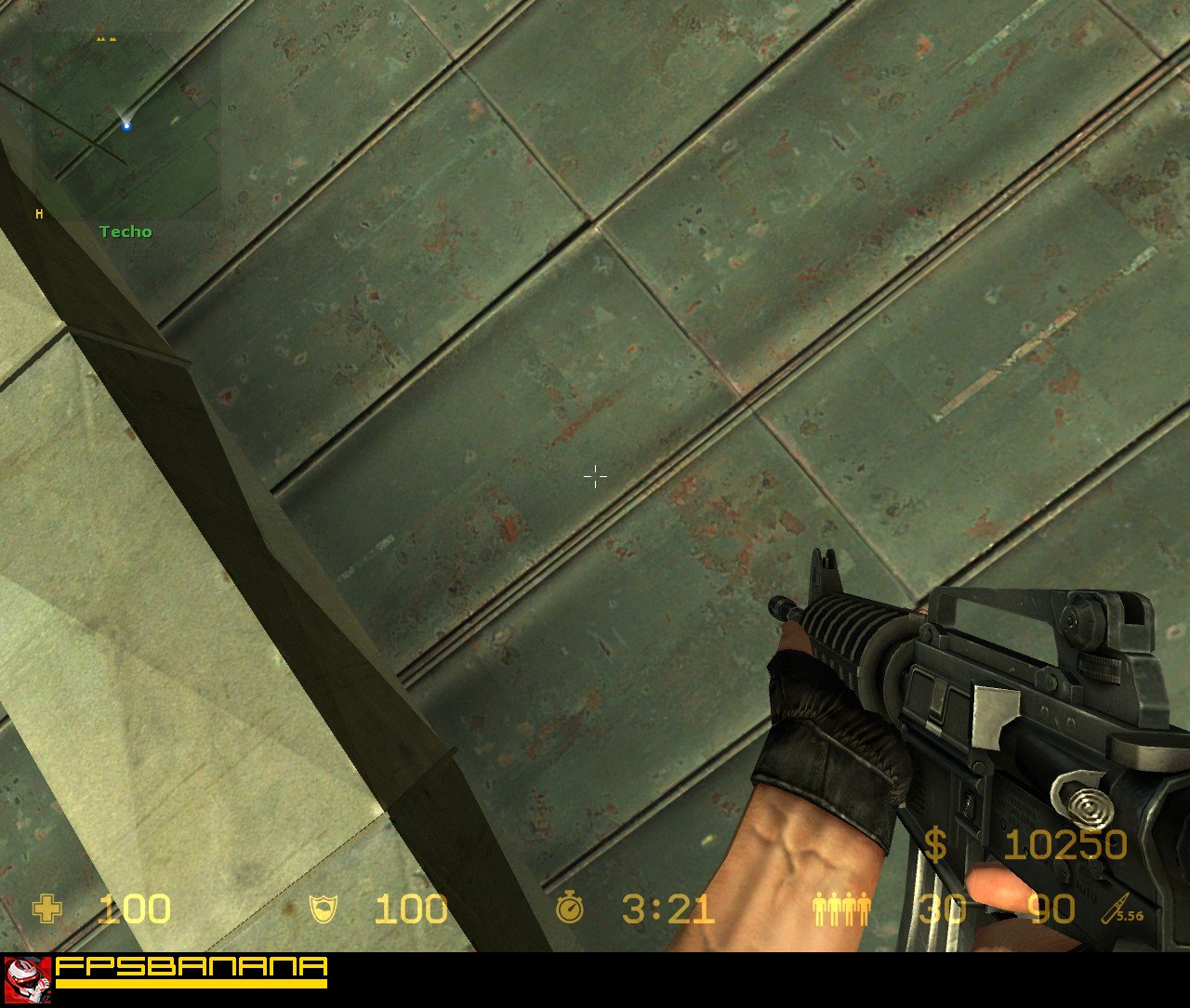
Task: Click the yellow H marker beside the radar
Action: (x=39, y=215)
